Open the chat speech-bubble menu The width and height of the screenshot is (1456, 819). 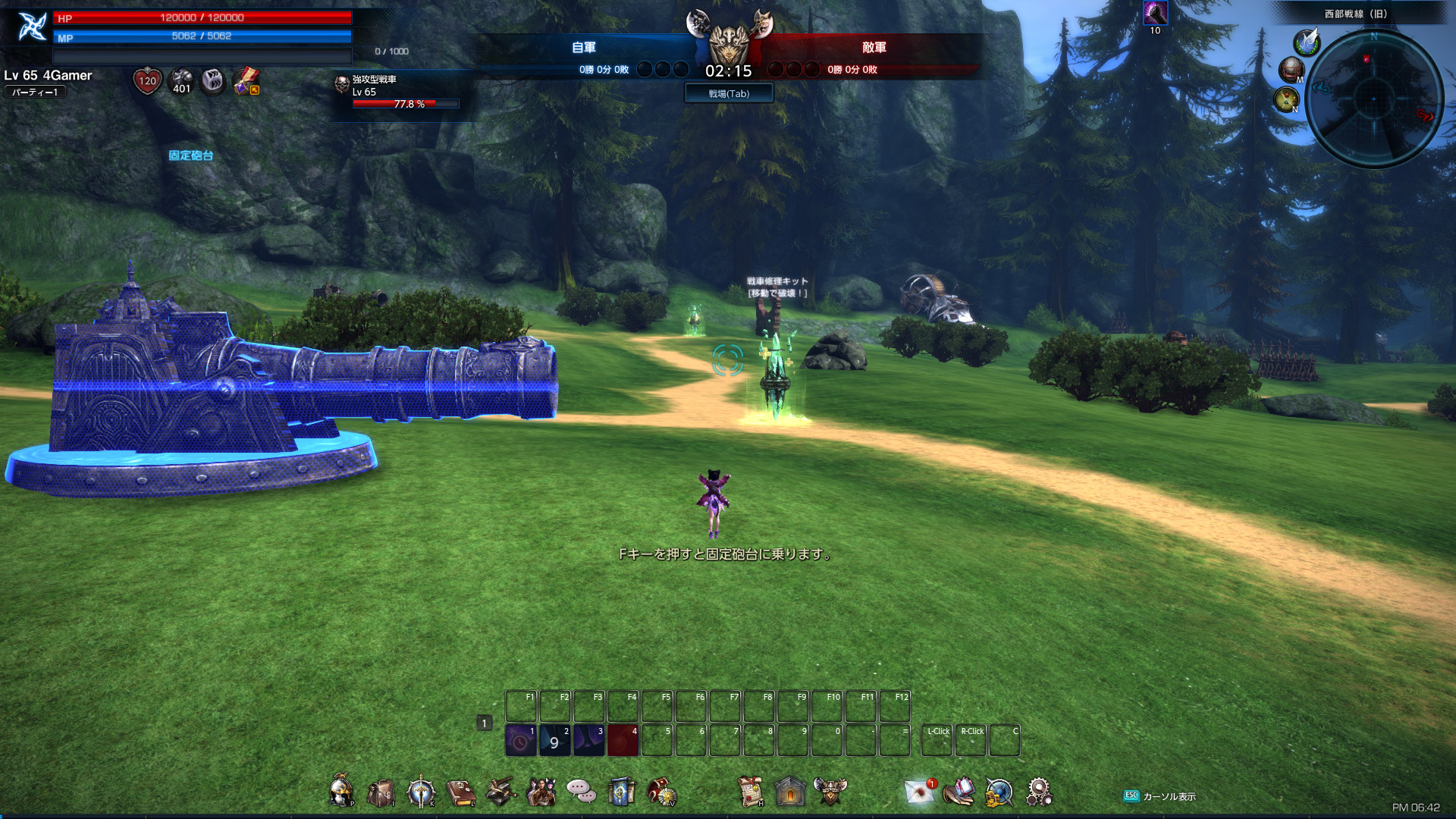tap(581, 792)
